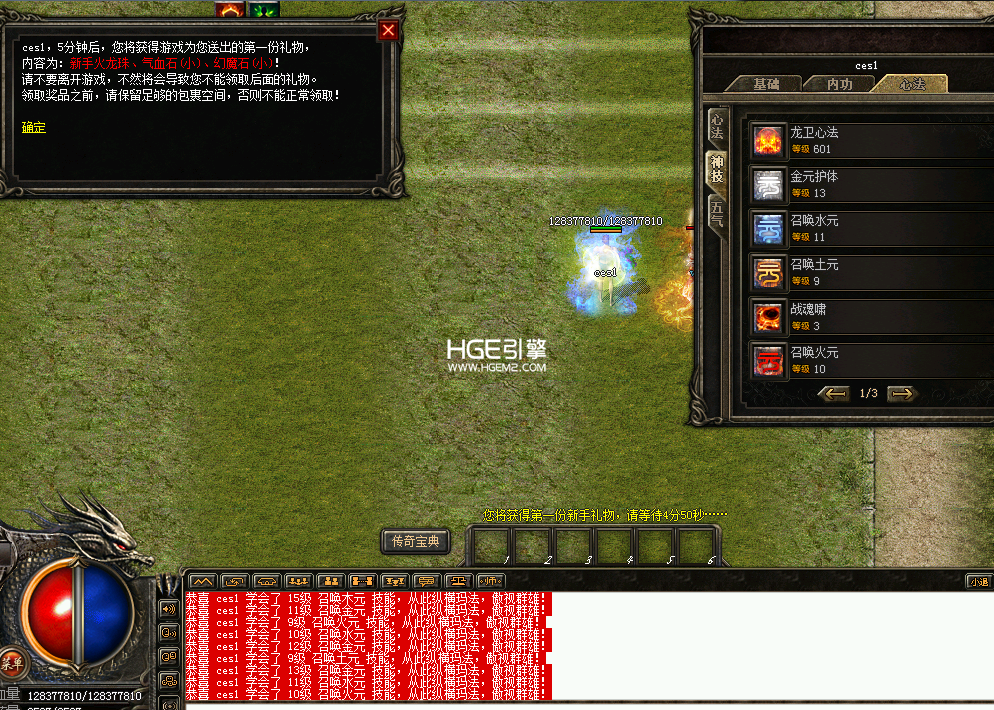Screen dimensions: 994x710
Task: Click the 召唤火元 skill icon
Action: tap(769, 361)
